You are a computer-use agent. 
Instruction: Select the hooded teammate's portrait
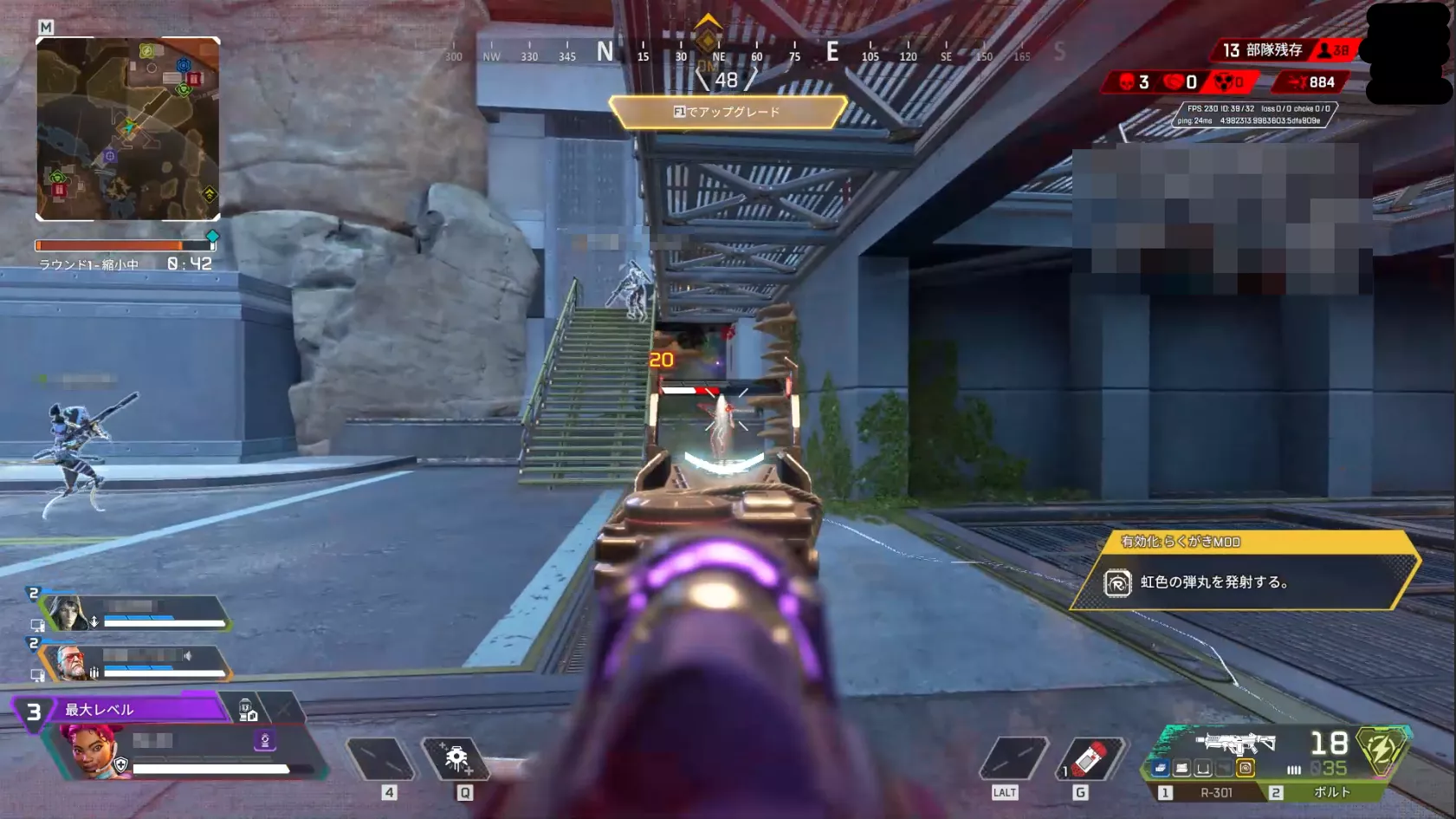(x=66, y=613)
